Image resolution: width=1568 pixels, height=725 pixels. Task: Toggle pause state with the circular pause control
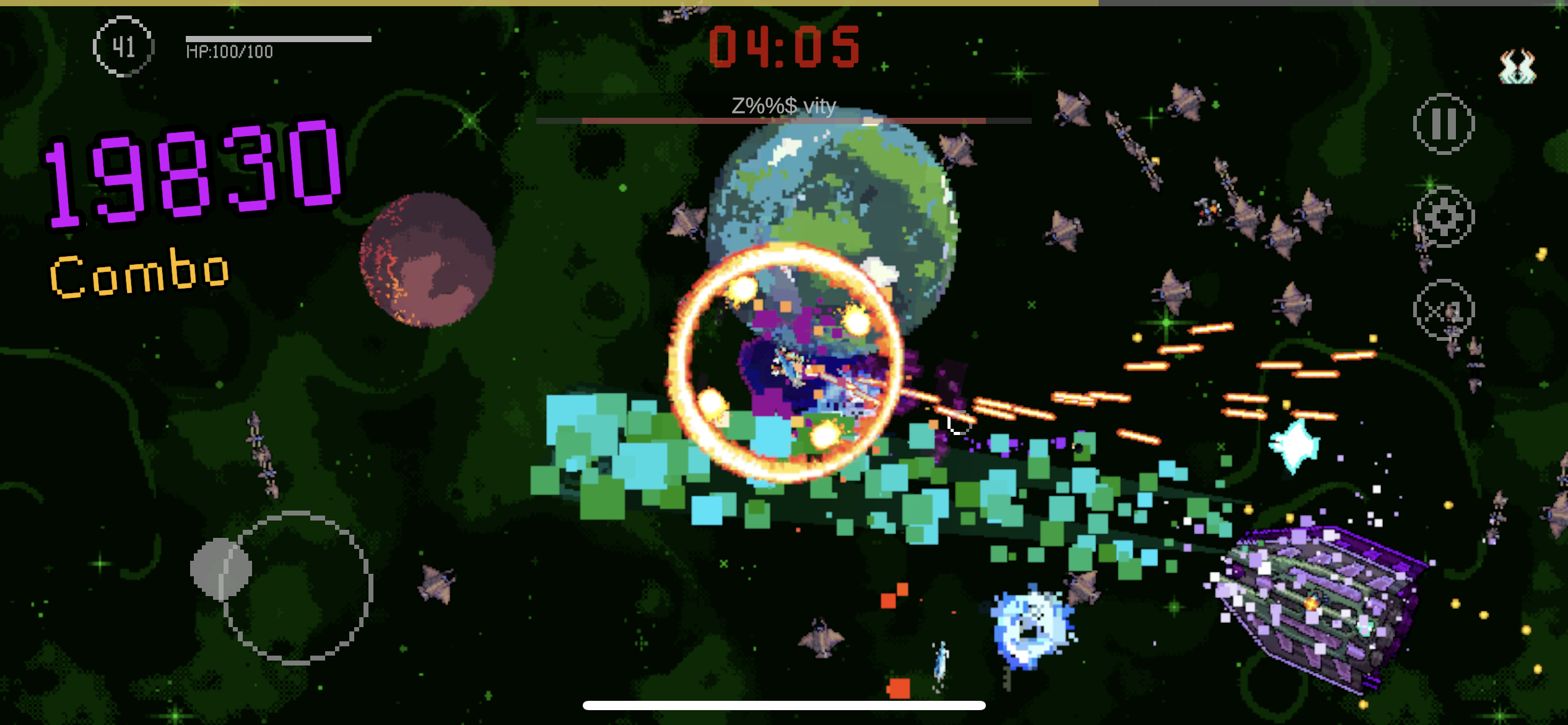pyautogui.click(x=1445, y=123)
